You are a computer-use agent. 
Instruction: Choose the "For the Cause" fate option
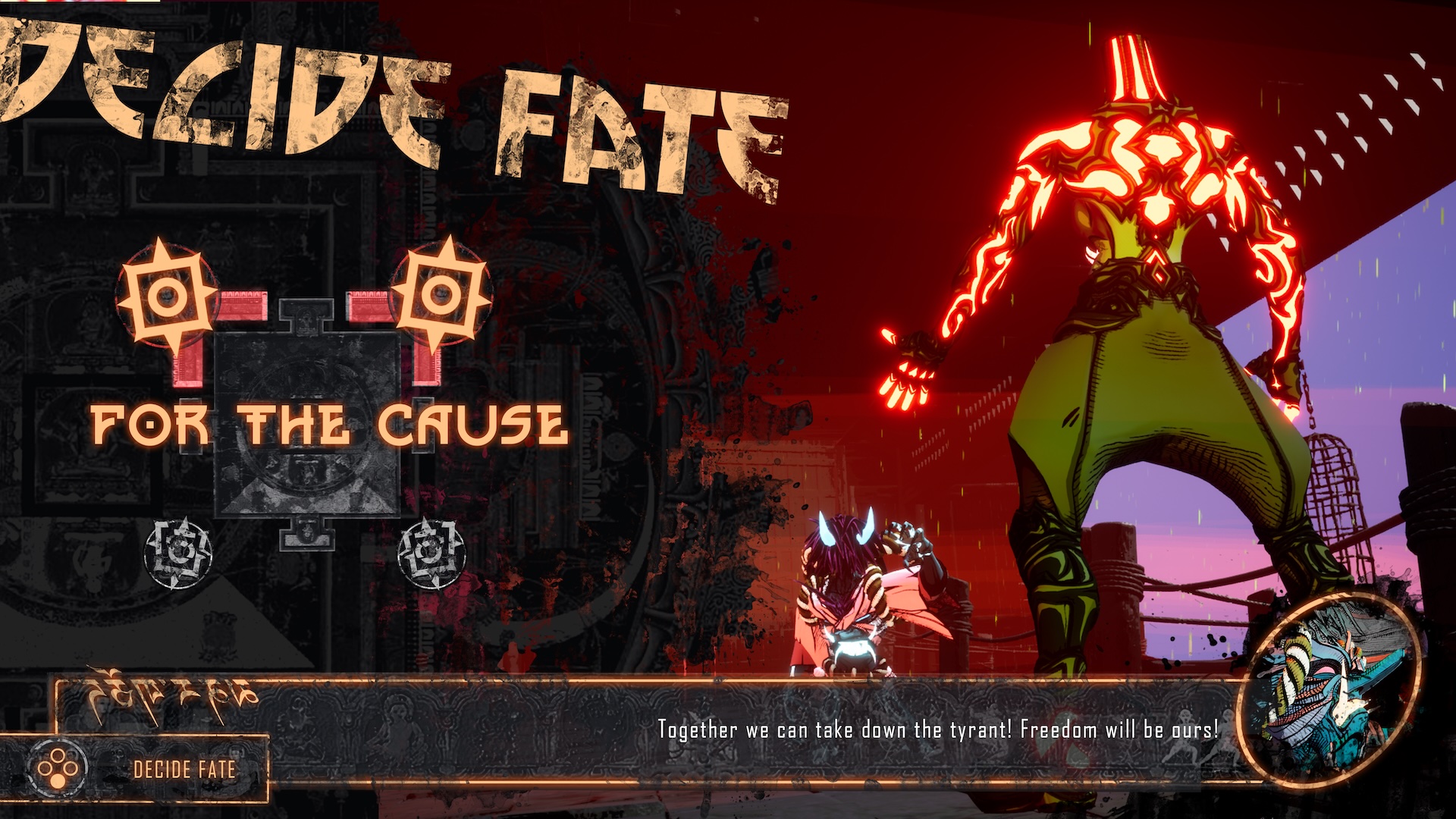pyautogui.click(x=328, y=425)
